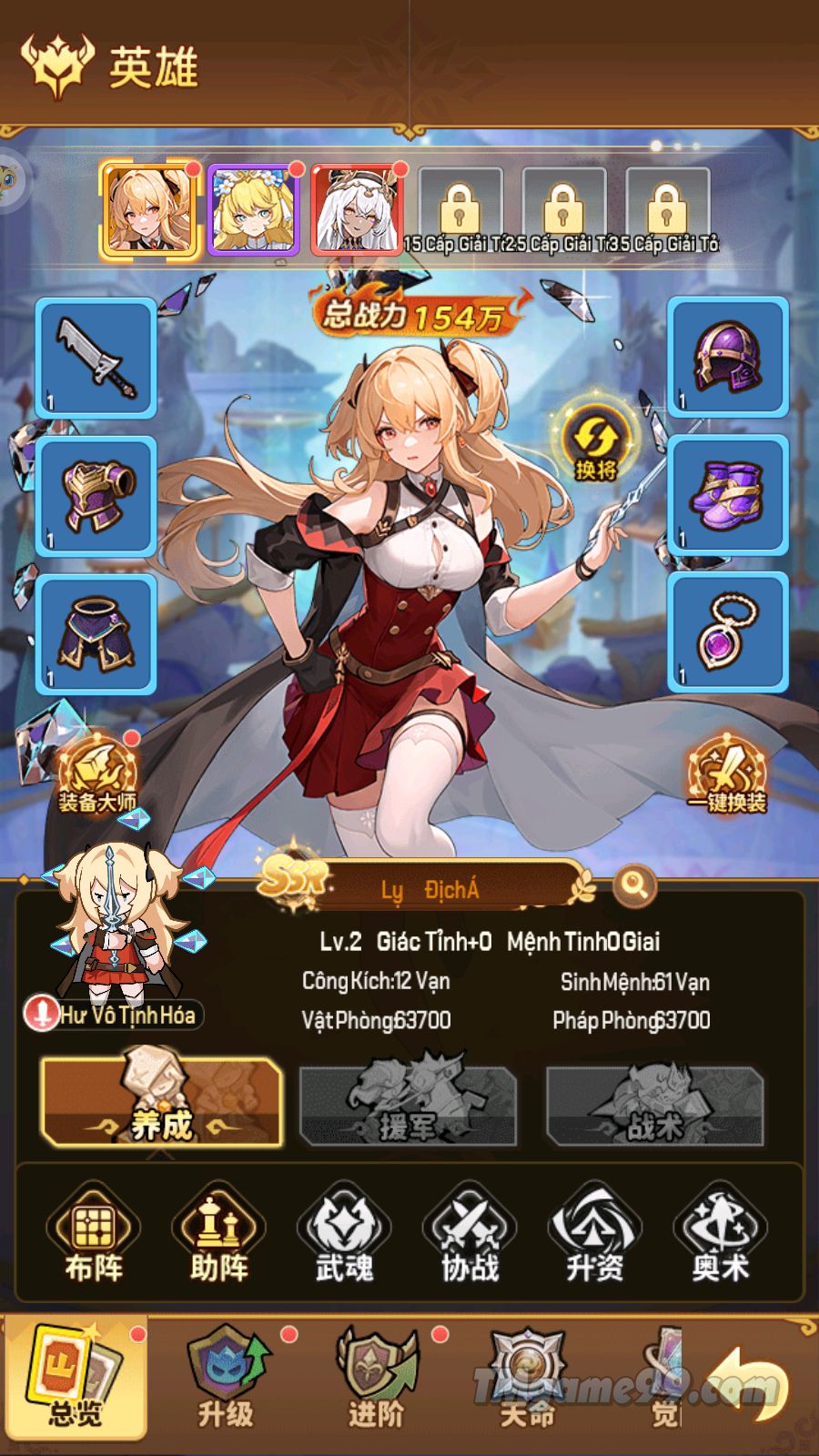The image size is (819, 1456).
Task: Switch to the 战术 tactics tab
Action: (653, 1105)
